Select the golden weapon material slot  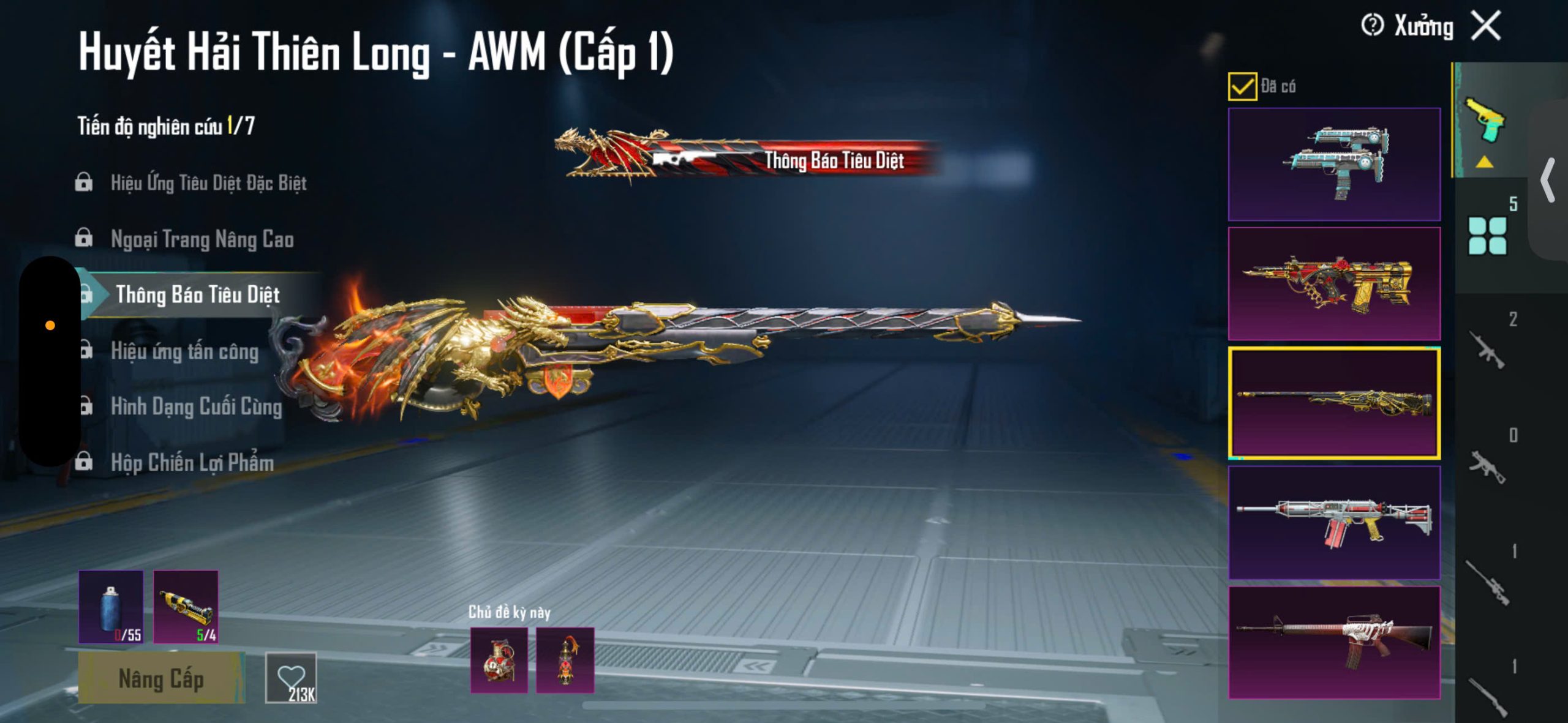pos(186,607)
